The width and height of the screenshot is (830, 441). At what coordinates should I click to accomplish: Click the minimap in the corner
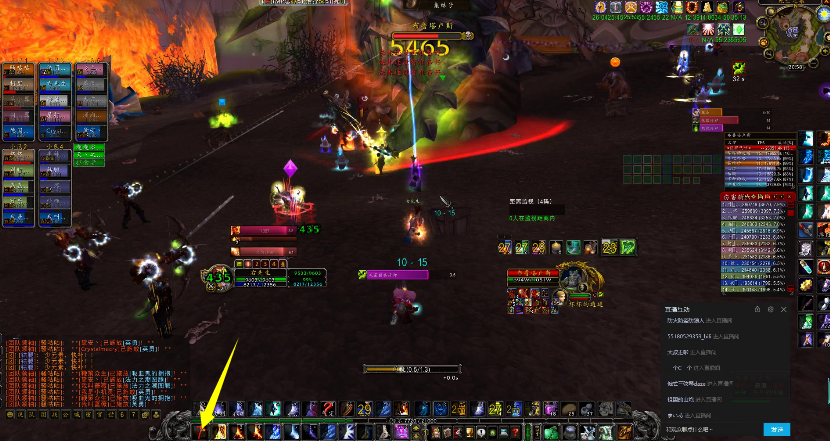click(792, 40)
